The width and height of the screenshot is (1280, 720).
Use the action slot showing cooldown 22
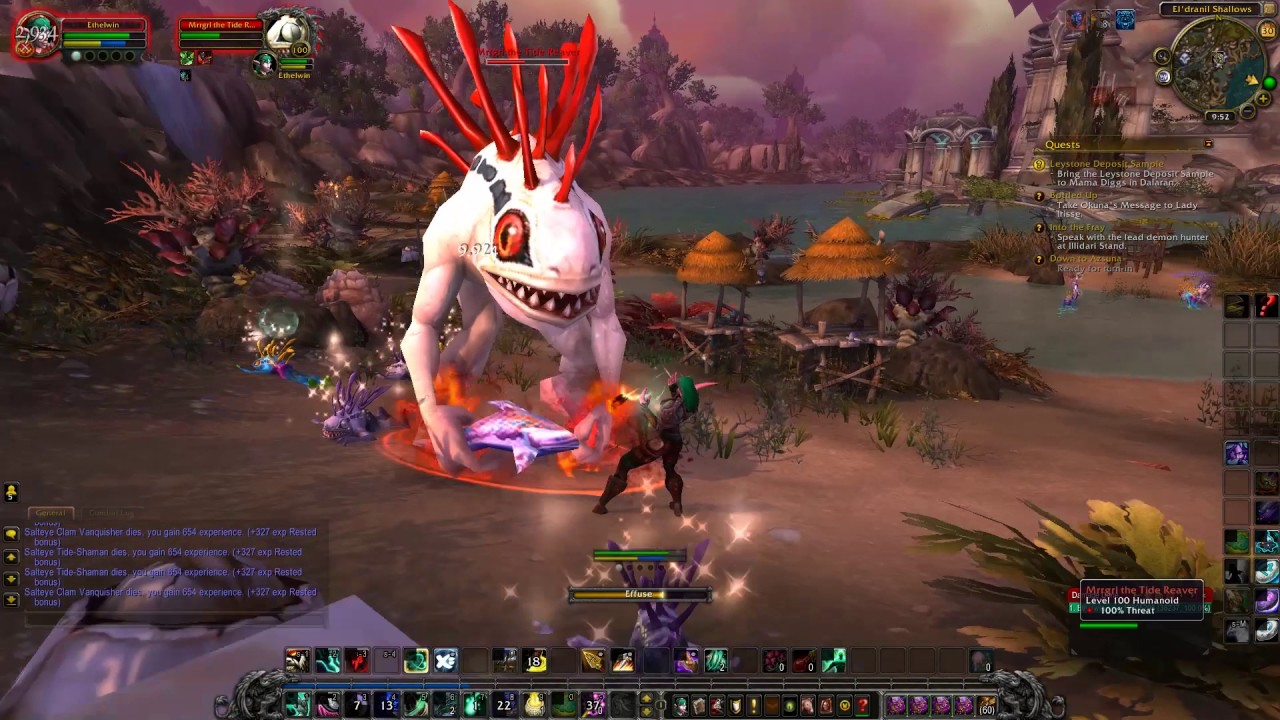[x=504, y=706]
